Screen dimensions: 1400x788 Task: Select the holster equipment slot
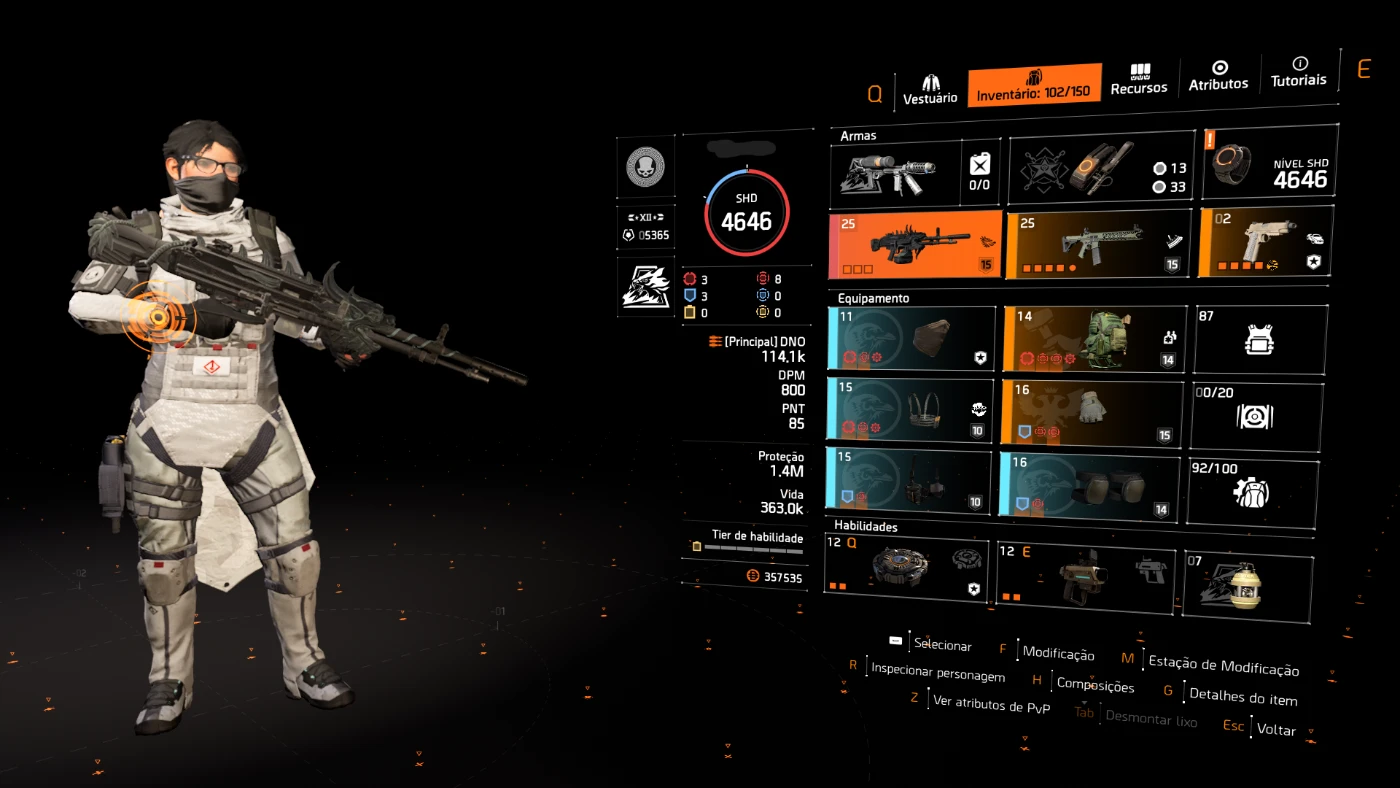(x=909, y=479)
